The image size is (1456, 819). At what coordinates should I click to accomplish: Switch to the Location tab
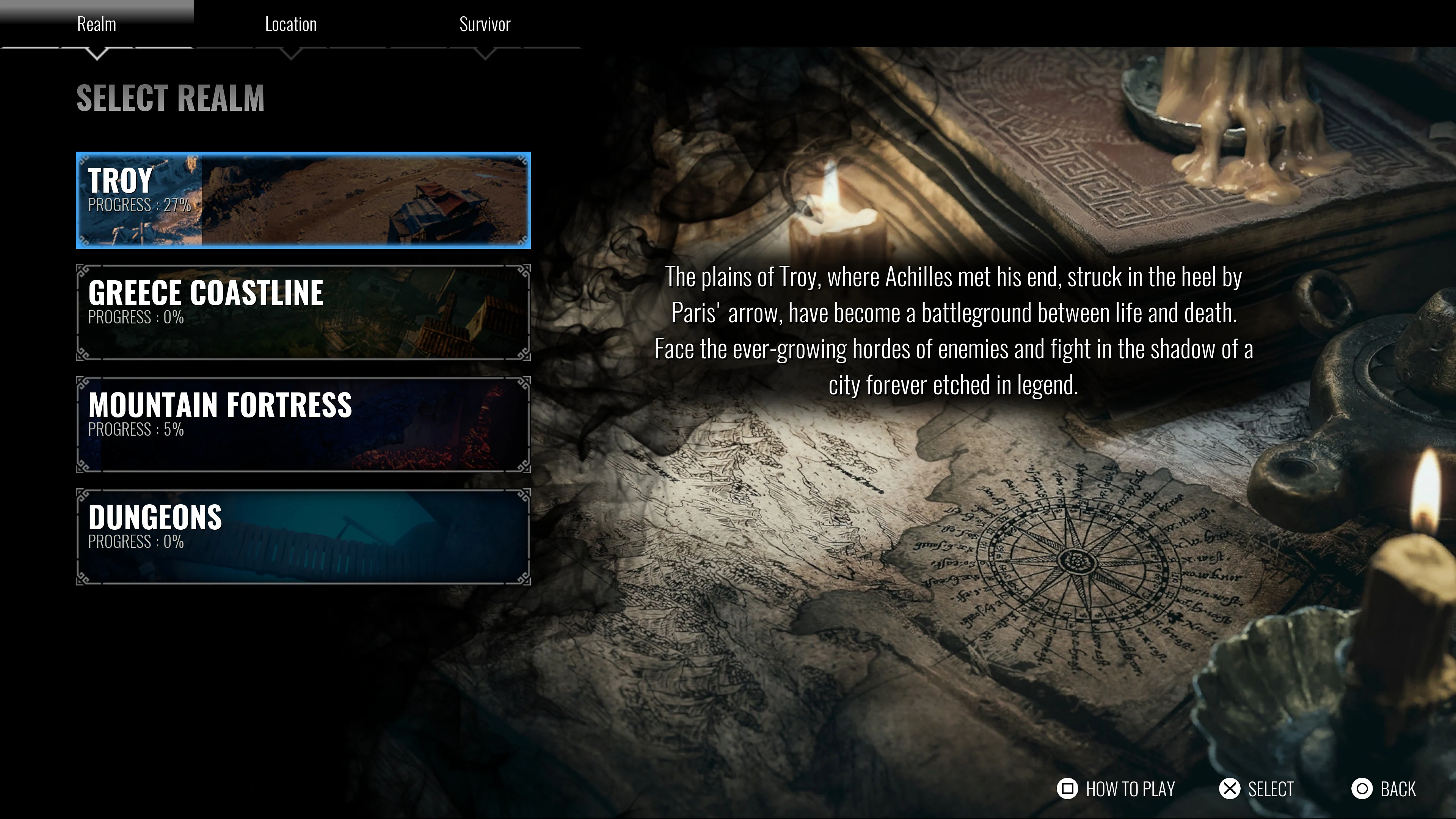[290, 24]
